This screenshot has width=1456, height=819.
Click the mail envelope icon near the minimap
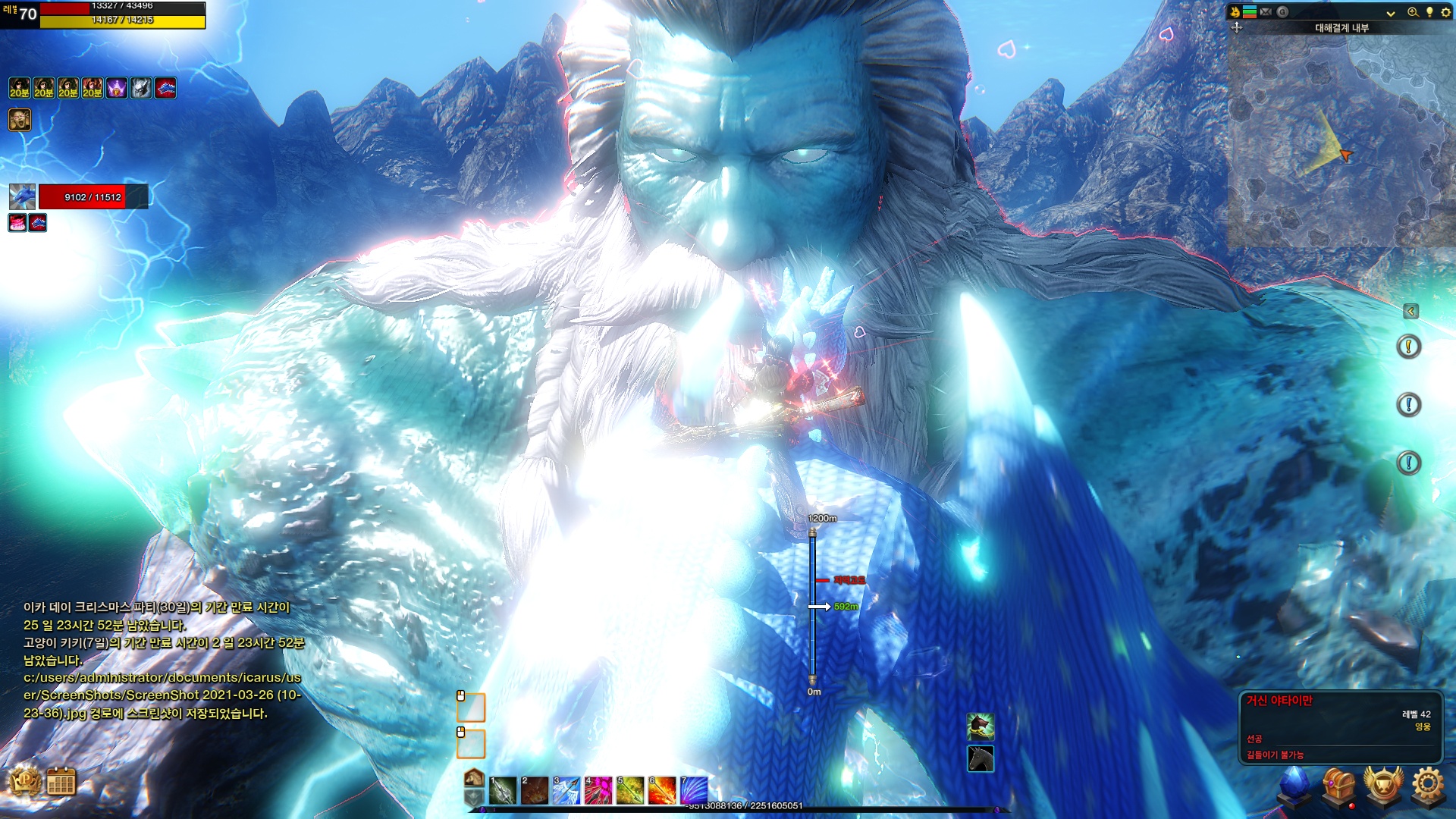tap(1266, 12)
